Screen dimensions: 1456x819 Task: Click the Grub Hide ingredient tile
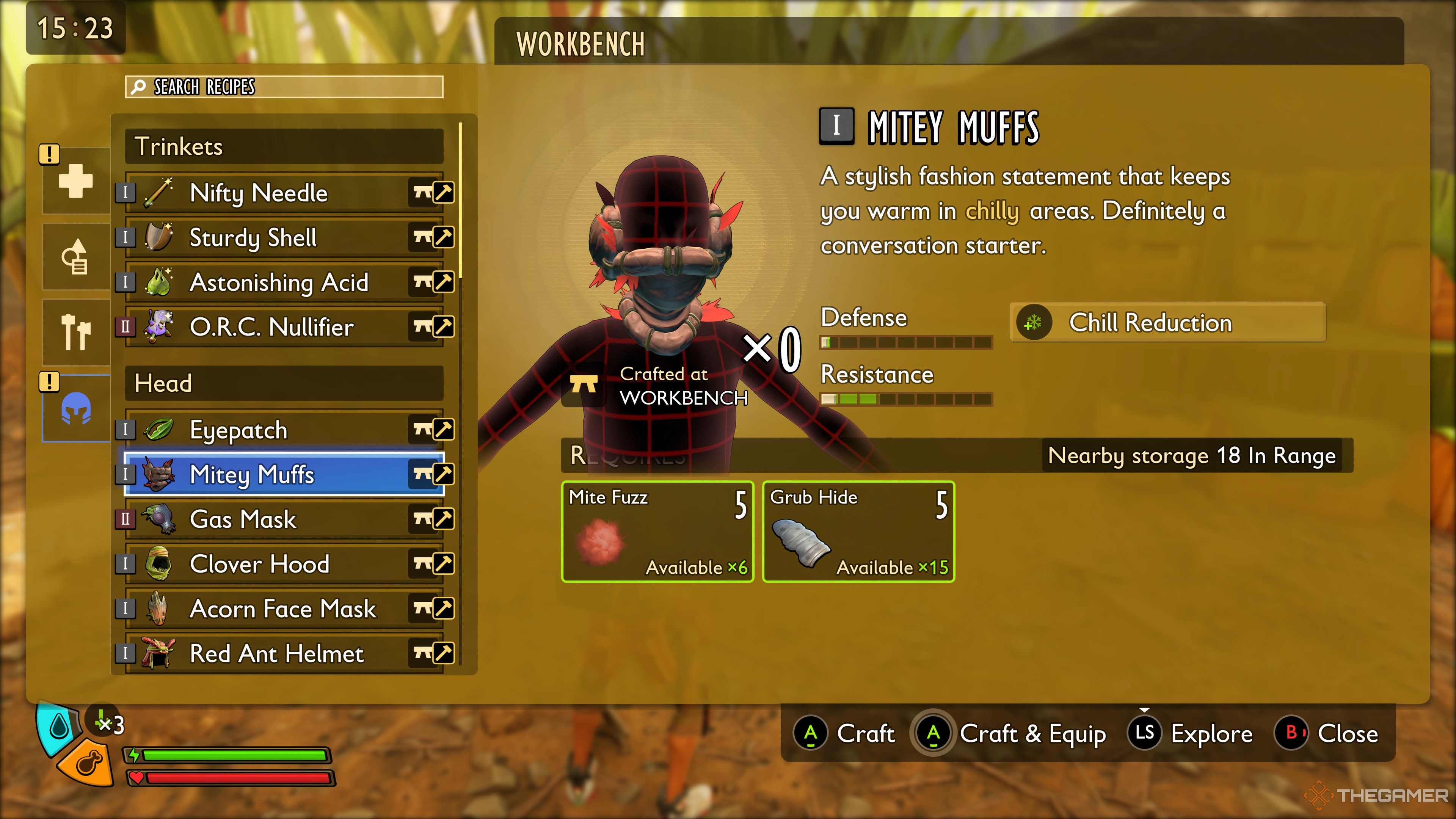[x=858, y=531]
